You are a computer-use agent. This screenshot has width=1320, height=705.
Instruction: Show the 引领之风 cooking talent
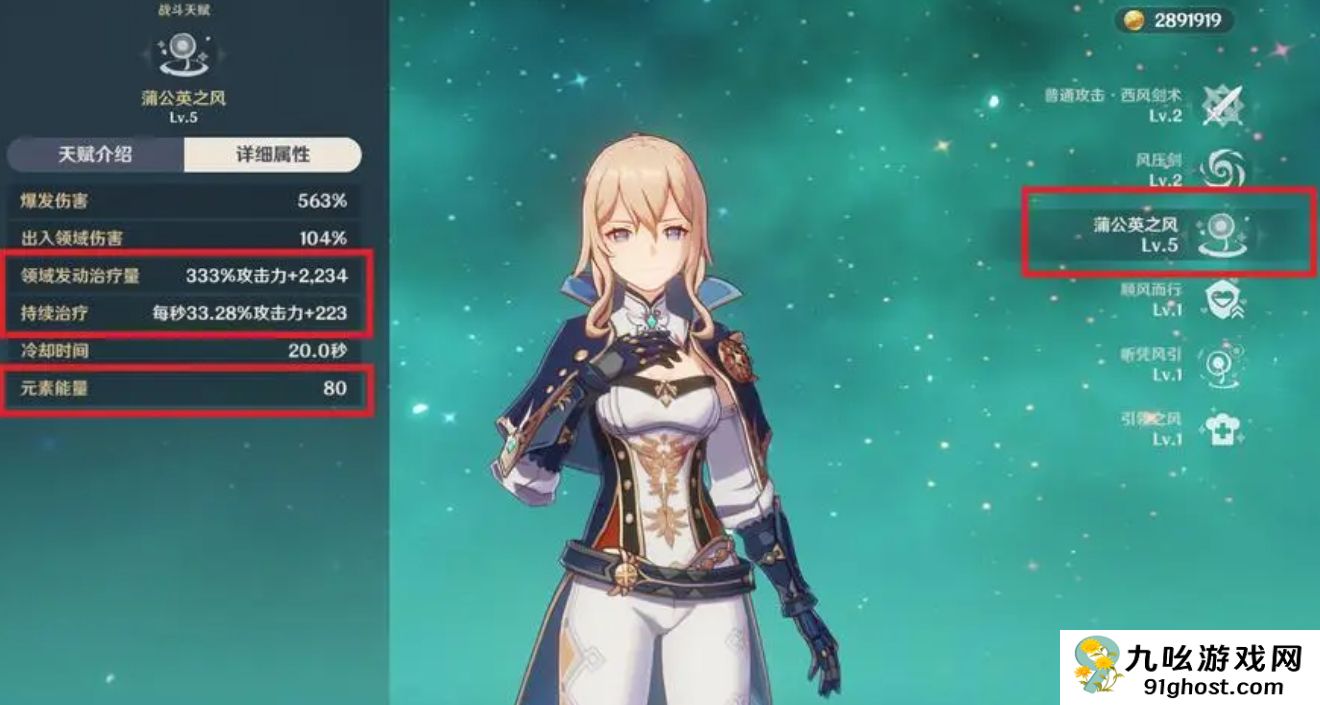tap(1221, 429)
